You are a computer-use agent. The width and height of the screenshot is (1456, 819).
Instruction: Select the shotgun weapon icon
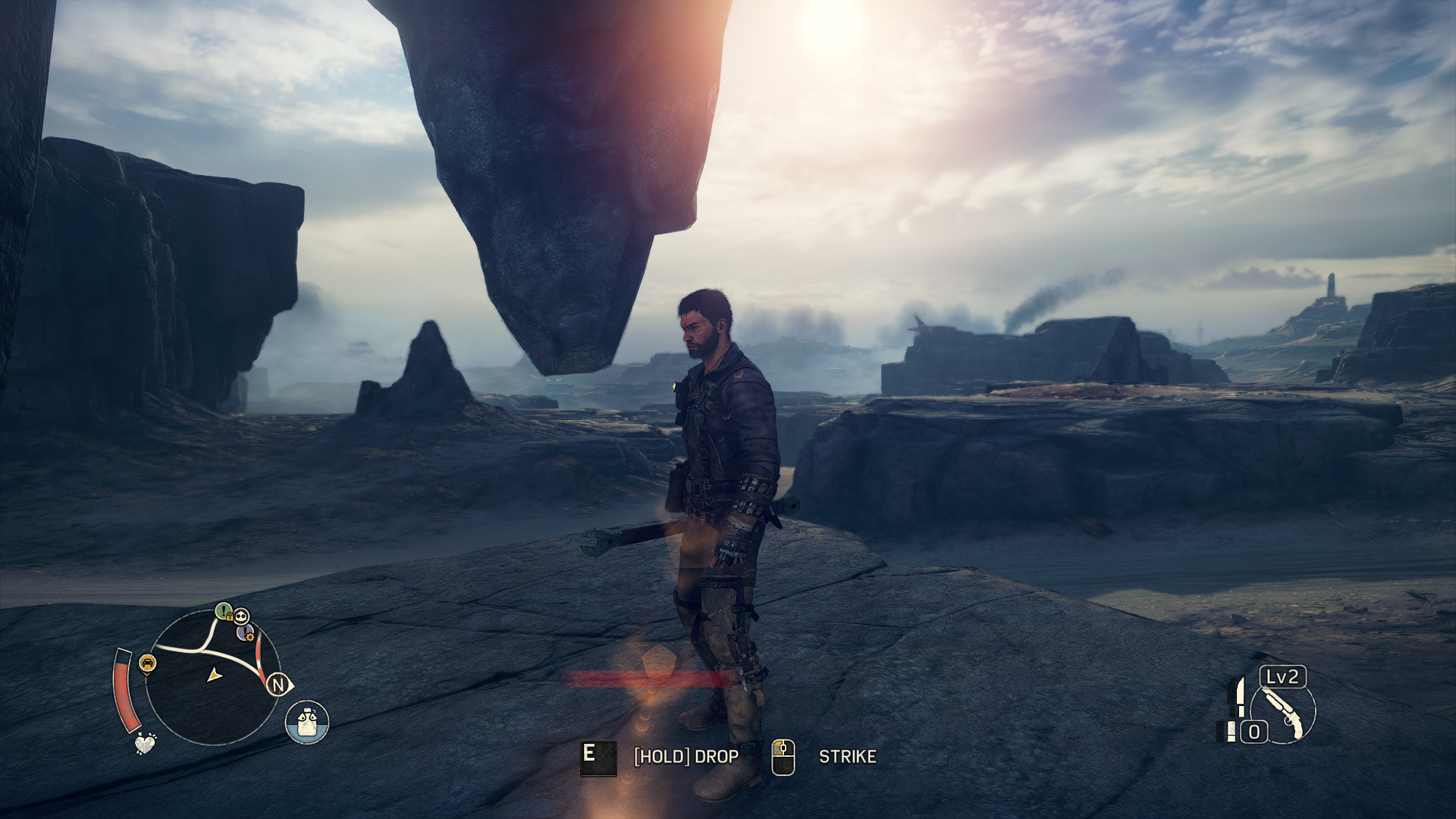[1284, 713]
